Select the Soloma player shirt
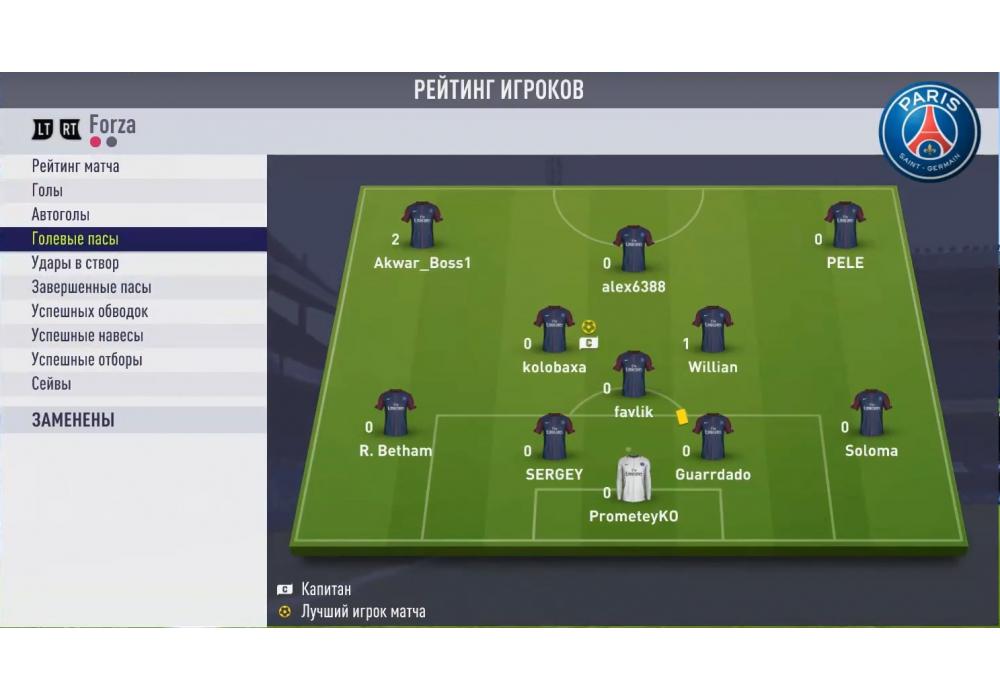The height and width of the screenshot is (700, 1000). tap(871, 414)
